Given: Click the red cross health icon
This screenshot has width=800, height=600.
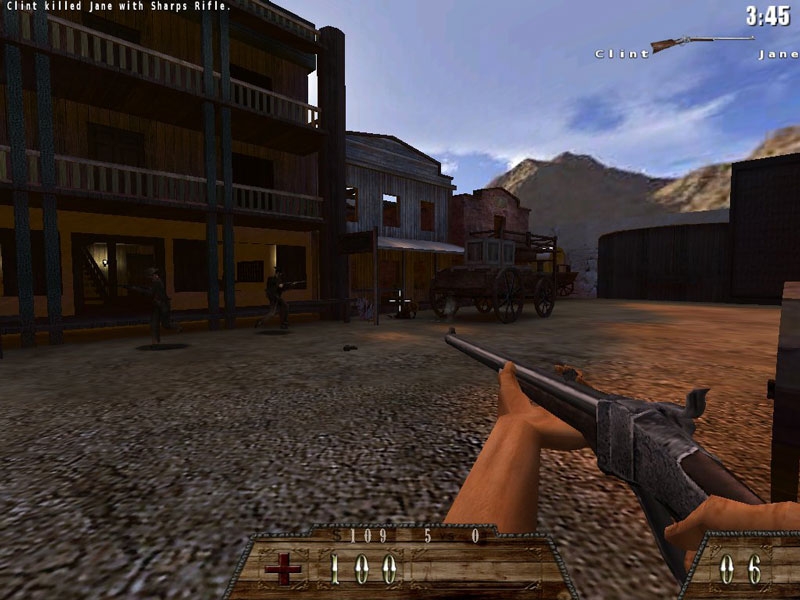Looking at the screenshot, I should (281, 570).
